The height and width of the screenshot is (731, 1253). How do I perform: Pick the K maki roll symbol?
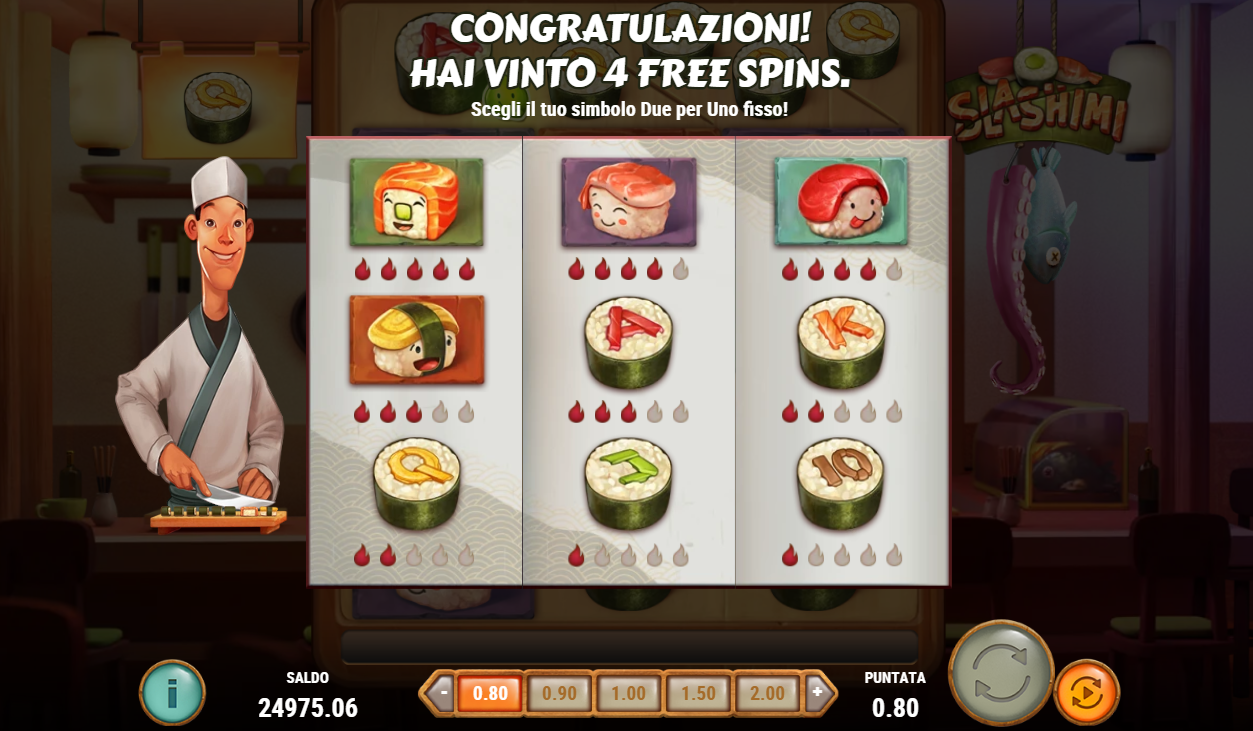click(841, 342)
